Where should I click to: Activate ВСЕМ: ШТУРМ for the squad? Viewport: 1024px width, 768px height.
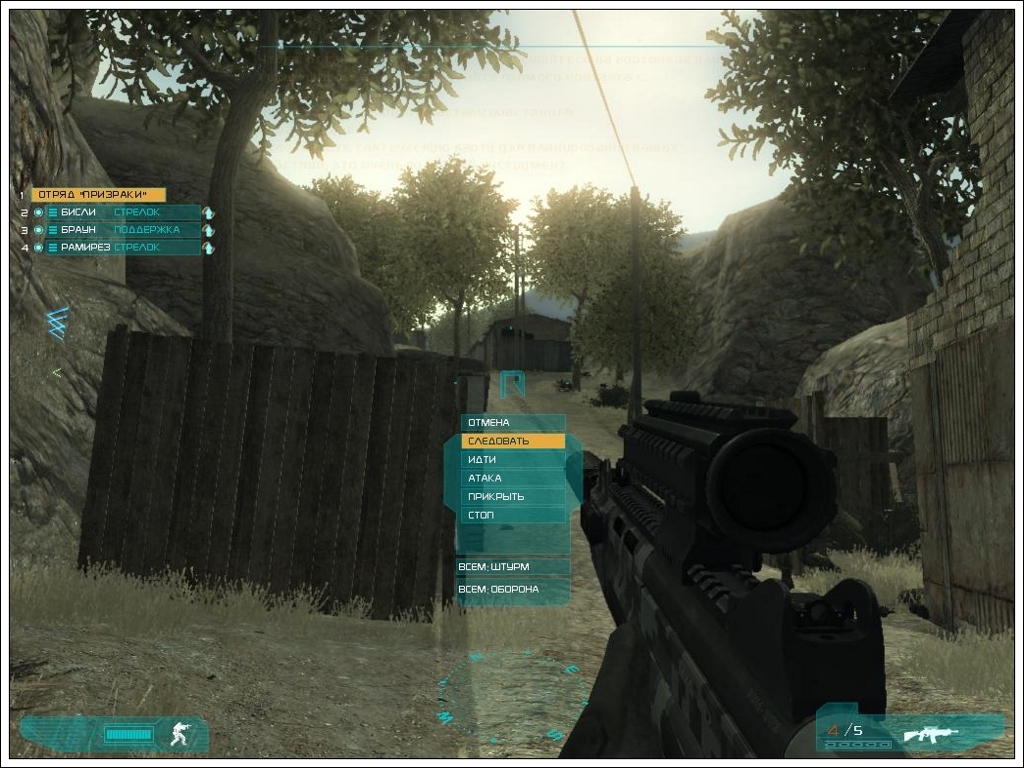(512, 567)
